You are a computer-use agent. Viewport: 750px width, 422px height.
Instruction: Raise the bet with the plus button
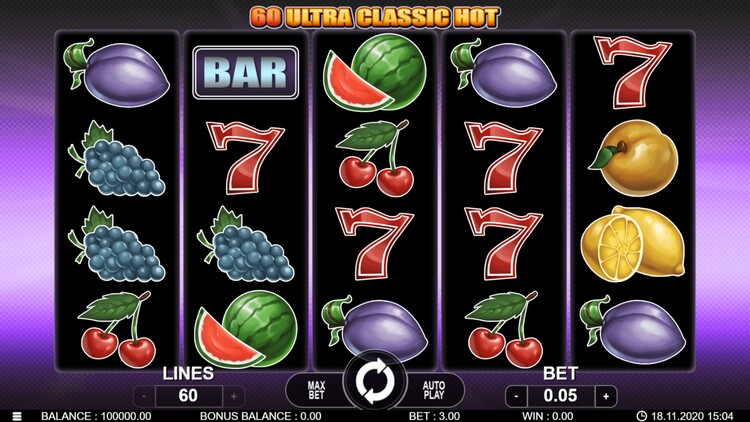605,396
